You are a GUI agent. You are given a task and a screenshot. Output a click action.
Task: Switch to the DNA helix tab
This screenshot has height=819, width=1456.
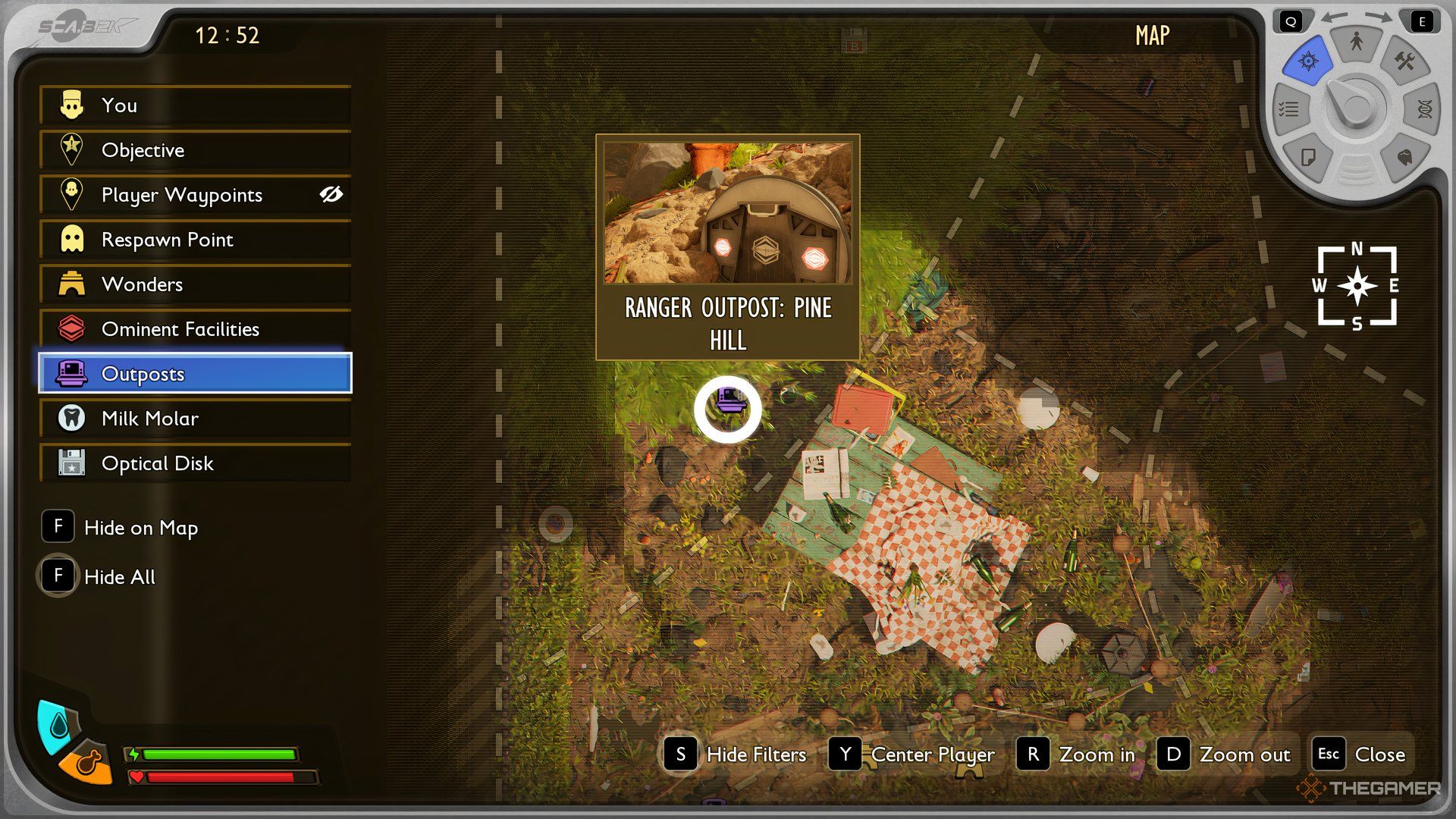[1424, 109]
